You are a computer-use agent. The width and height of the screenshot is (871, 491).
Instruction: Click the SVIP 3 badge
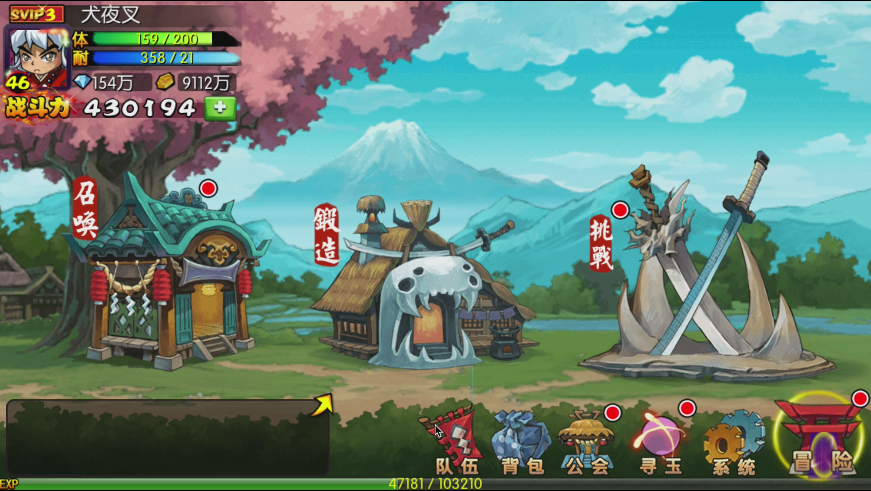coord(36,14)
